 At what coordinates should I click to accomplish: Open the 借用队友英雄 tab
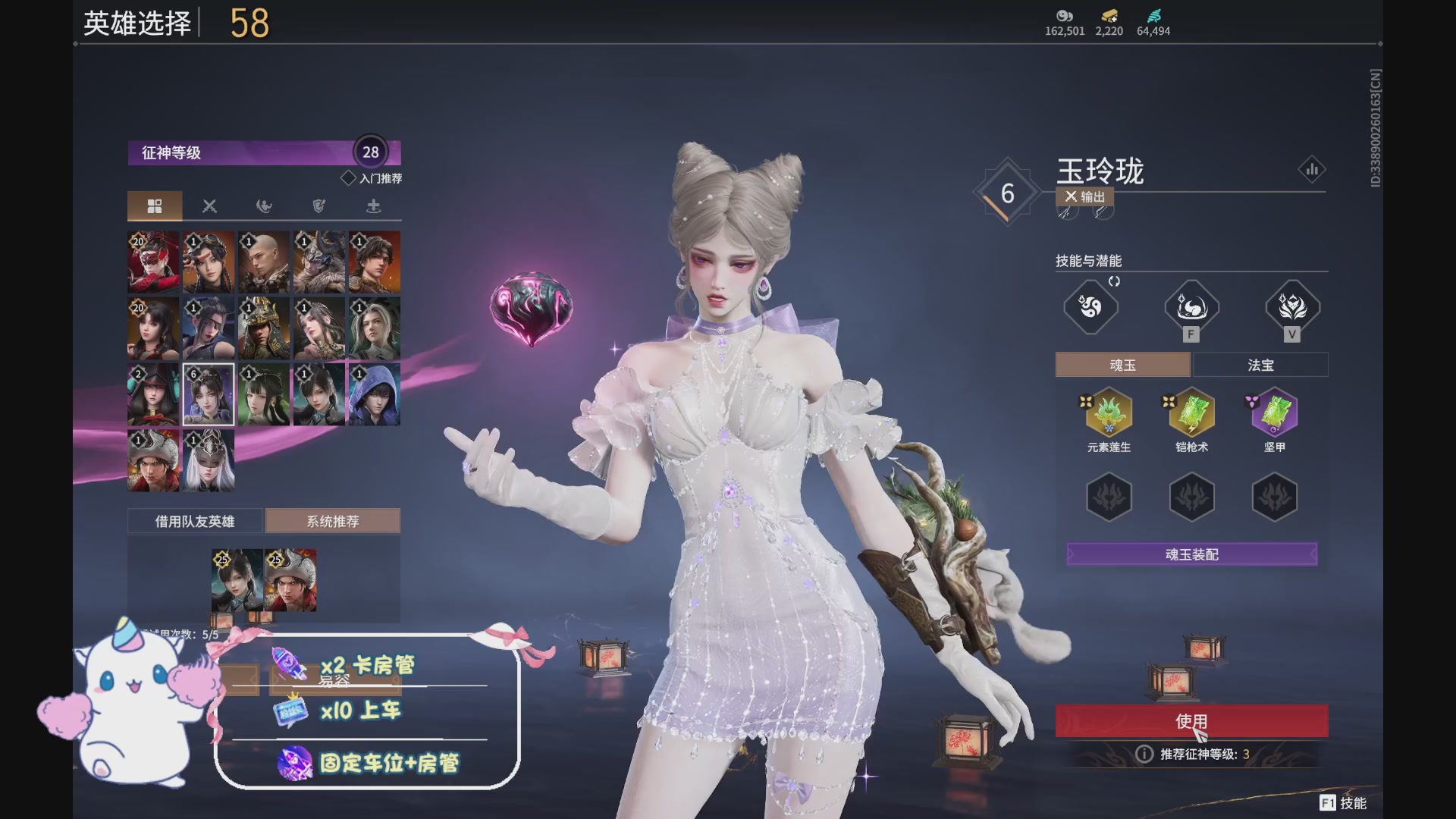(x=196, y=521)
